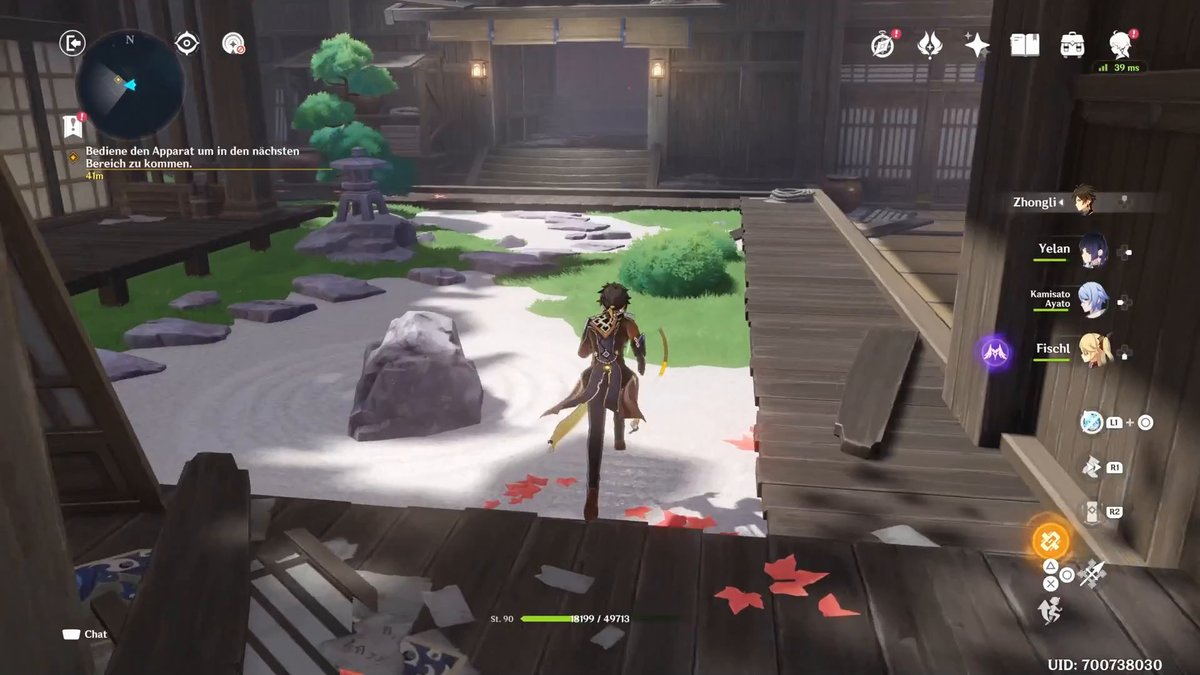Click the crossed spear attack icon

[1093, 573]
